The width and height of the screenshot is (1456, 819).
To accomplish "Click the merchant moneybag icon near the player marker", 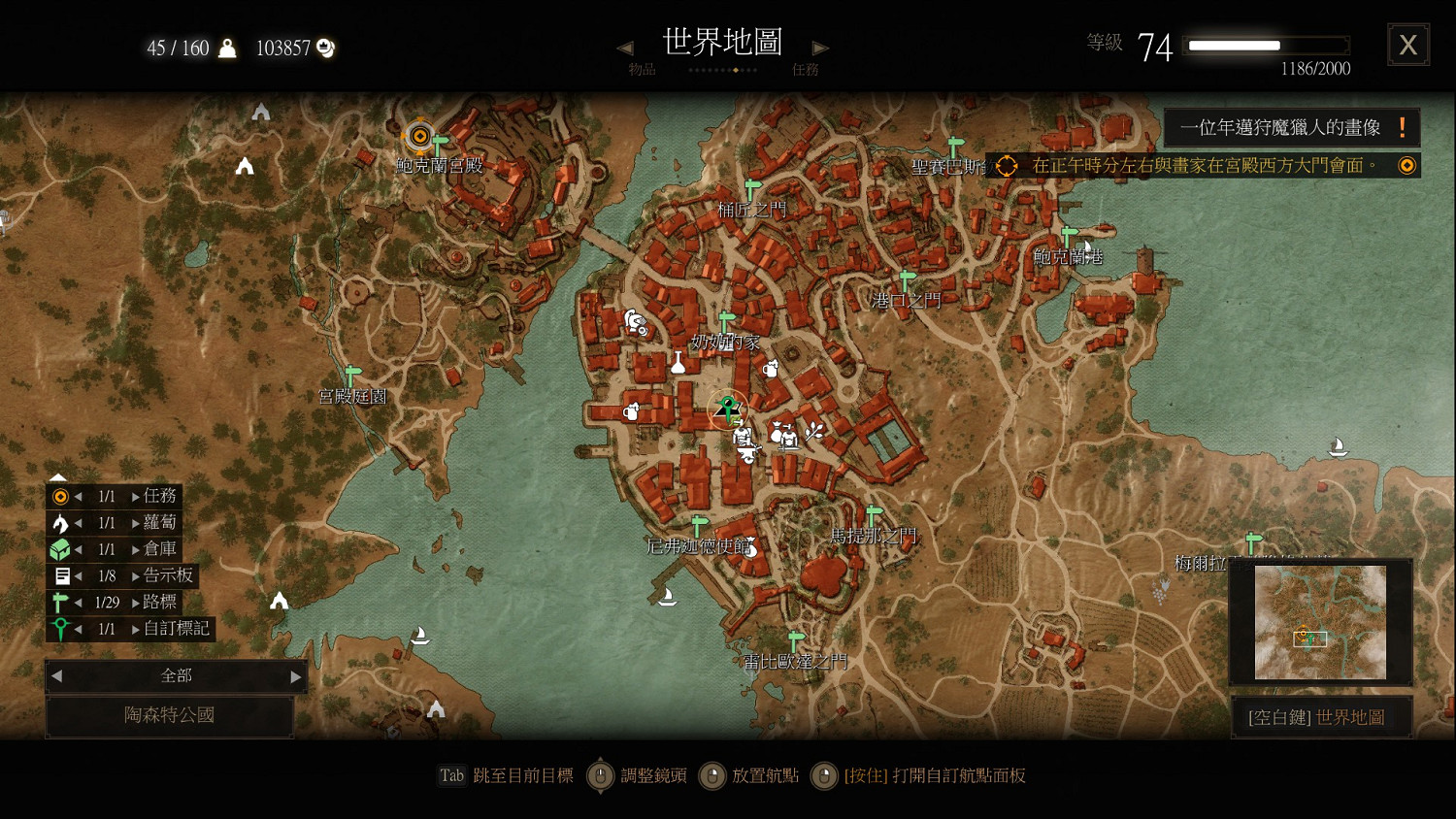I will 777,434.
